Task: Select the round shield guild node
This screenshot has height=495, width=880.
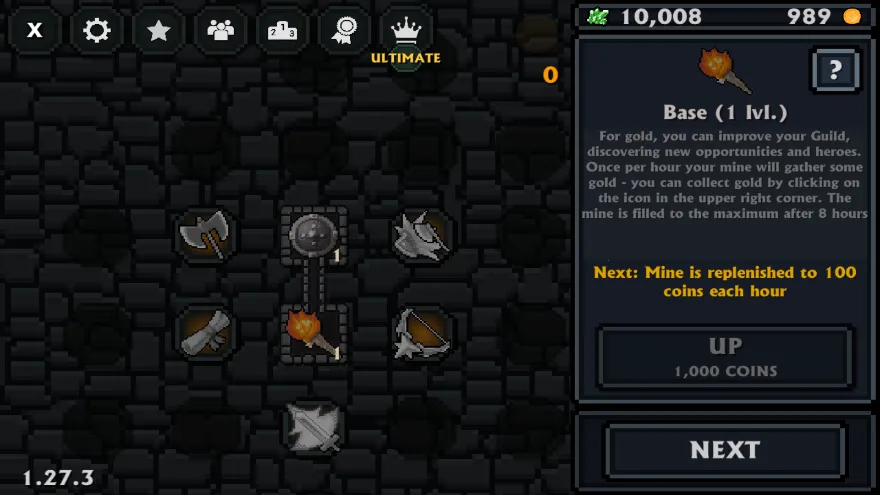Action: (313, 237)
